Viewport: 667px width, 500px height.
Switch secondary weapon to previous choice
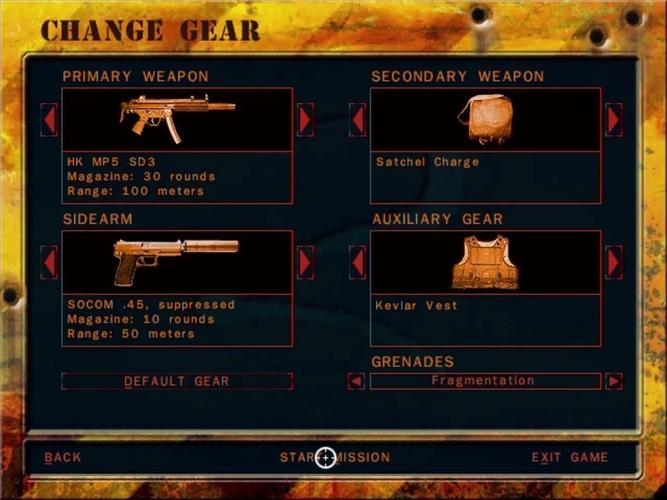[x=357, y=120]
